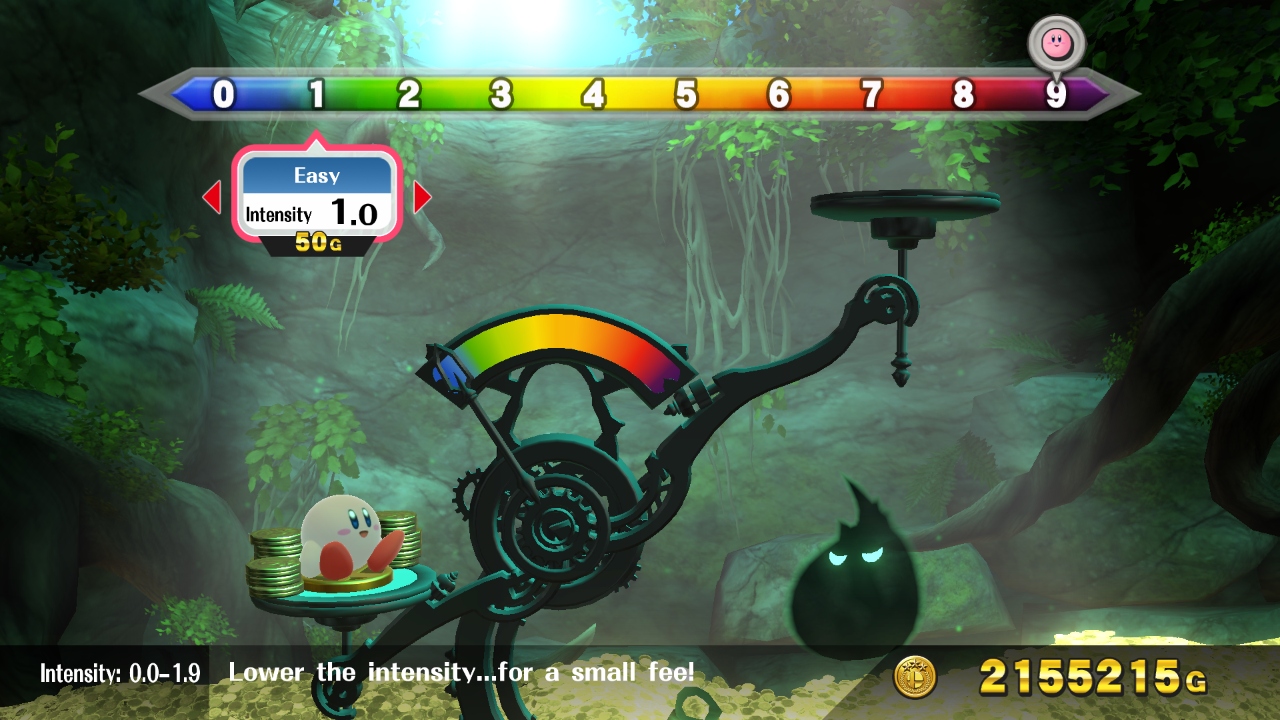Pick number 3 on the intensity bar
This screenshot has height=720, width=1280.
pos(501,95)
